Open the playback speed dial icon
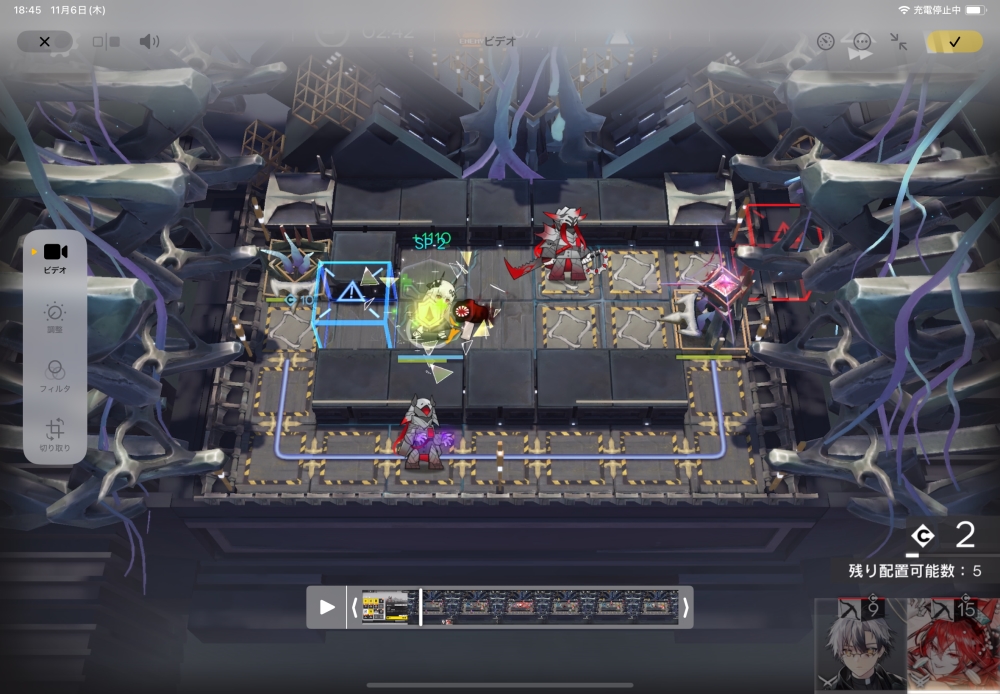Screen dimensions: 1000x694 tap(825, 42)
